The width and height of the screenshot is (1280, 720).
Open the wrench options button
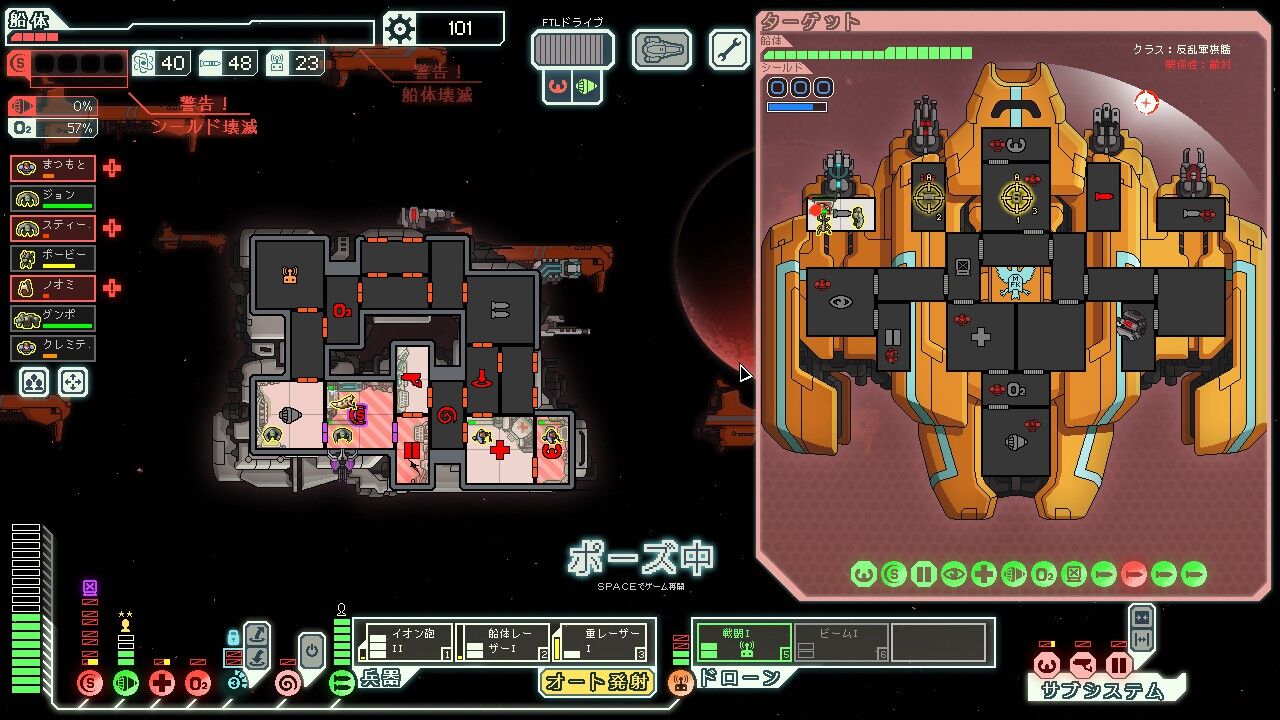729,49
